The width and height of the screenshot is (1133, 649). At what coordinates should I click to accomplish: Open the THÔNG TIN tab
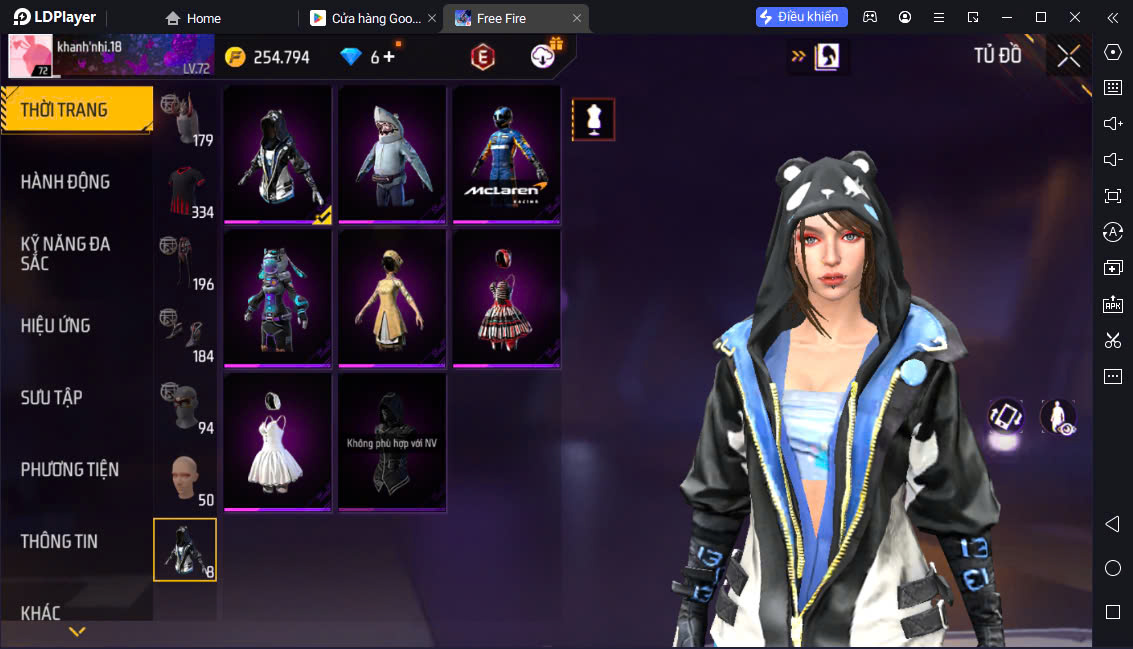pyautogui.click(x=60, y=542)
